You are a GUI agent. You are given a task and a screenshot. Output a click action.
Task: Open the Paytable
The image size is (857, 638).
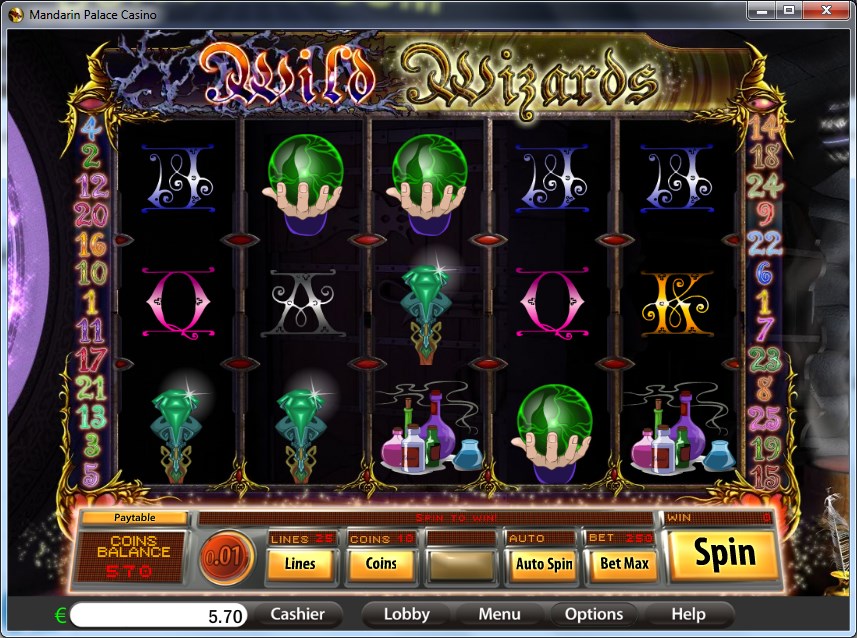[134, 518]
